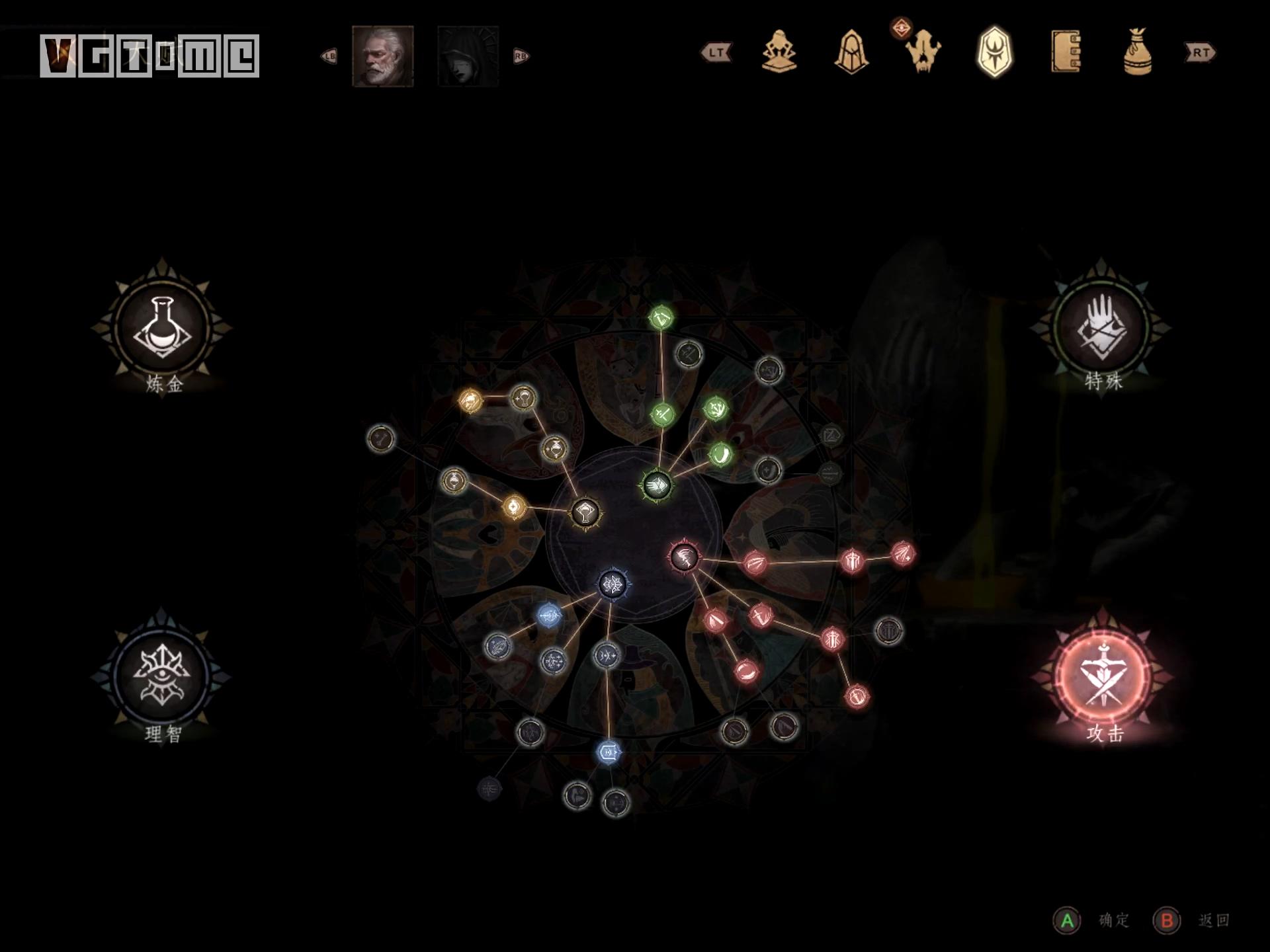
Task: Select the 攻击 attack skill category
Action: (1103, 676)
